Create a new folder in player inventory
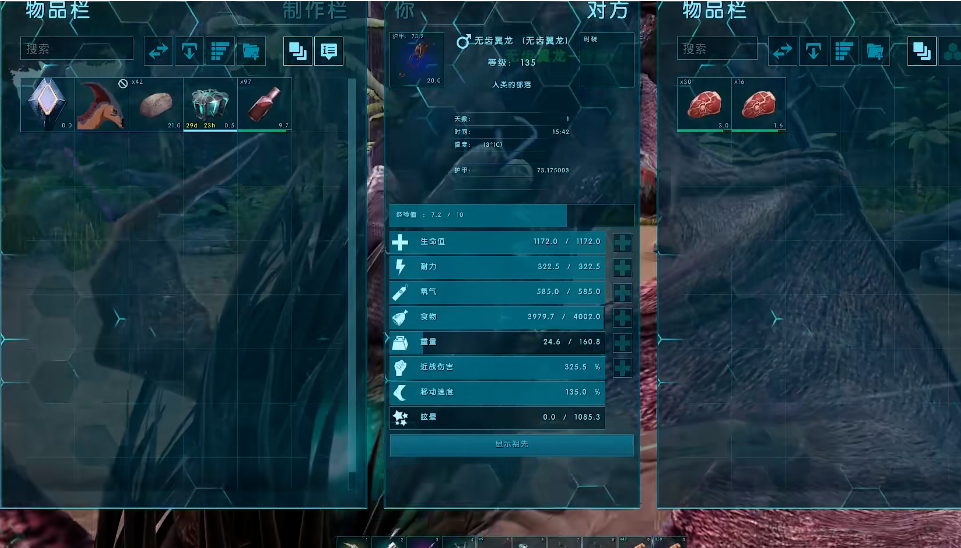 pos(250,50)
